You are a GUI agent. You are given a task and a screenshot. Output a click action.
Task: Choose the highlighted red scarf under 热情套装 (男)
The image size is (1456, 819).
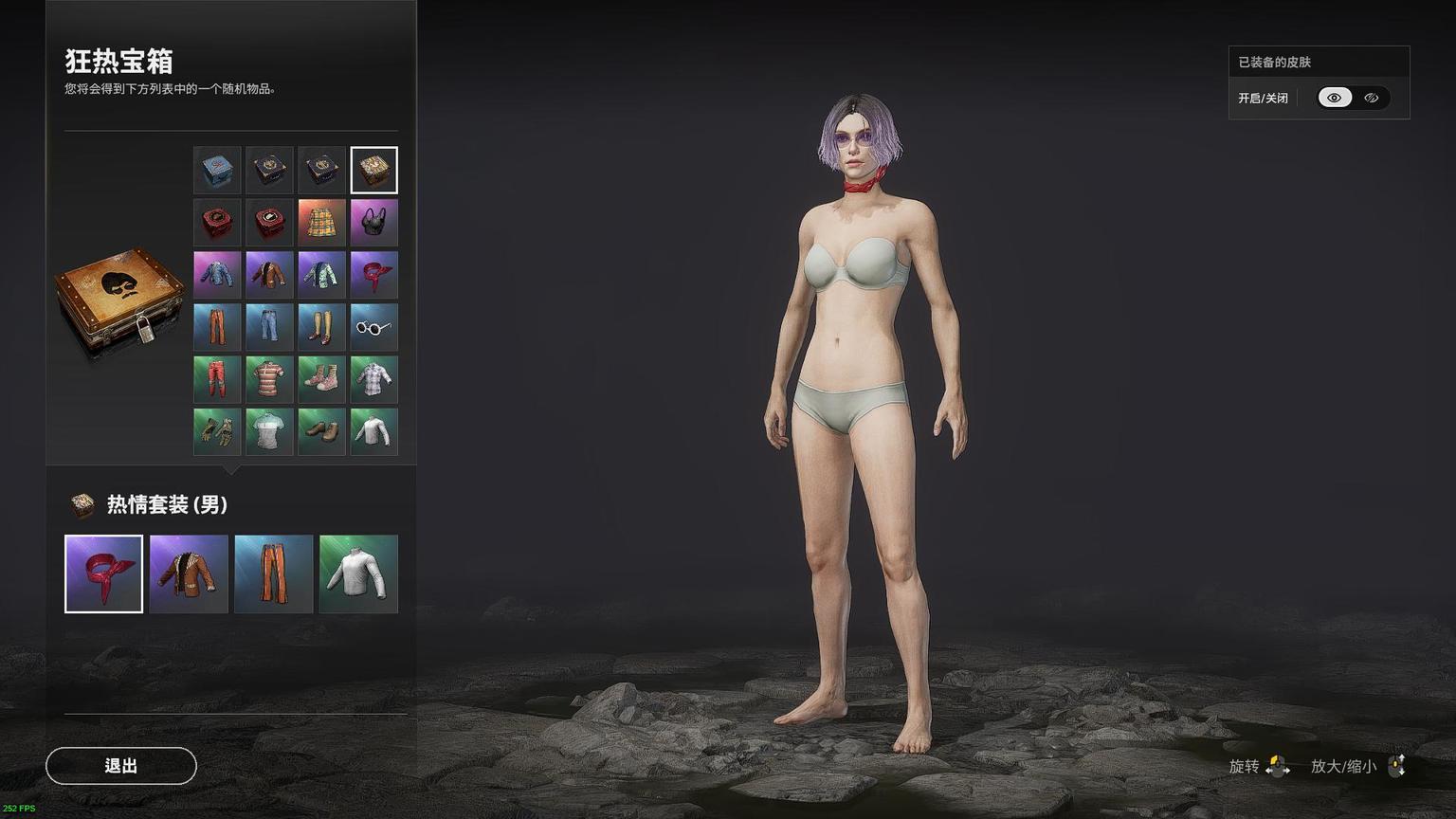click(103, 573)
